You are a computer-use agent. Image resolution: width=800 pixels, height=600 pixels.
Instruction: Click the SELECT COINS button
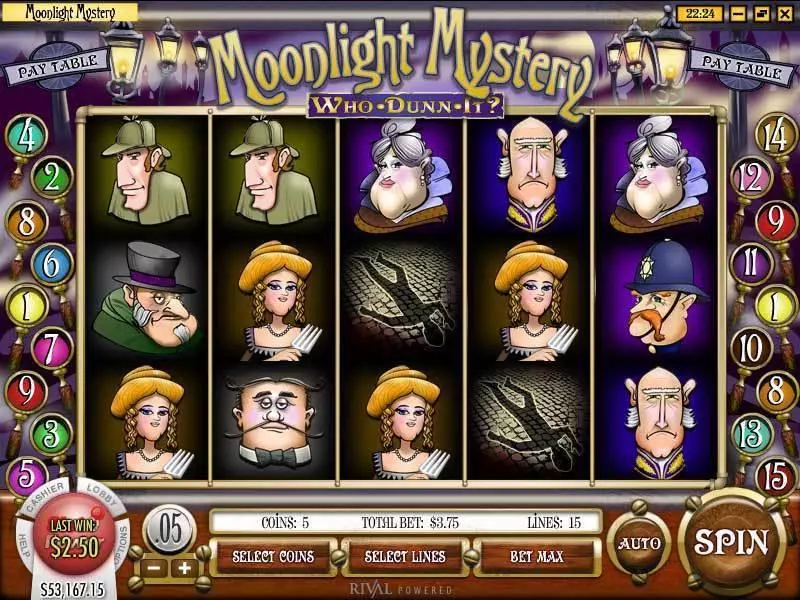[x=272, y=556]
